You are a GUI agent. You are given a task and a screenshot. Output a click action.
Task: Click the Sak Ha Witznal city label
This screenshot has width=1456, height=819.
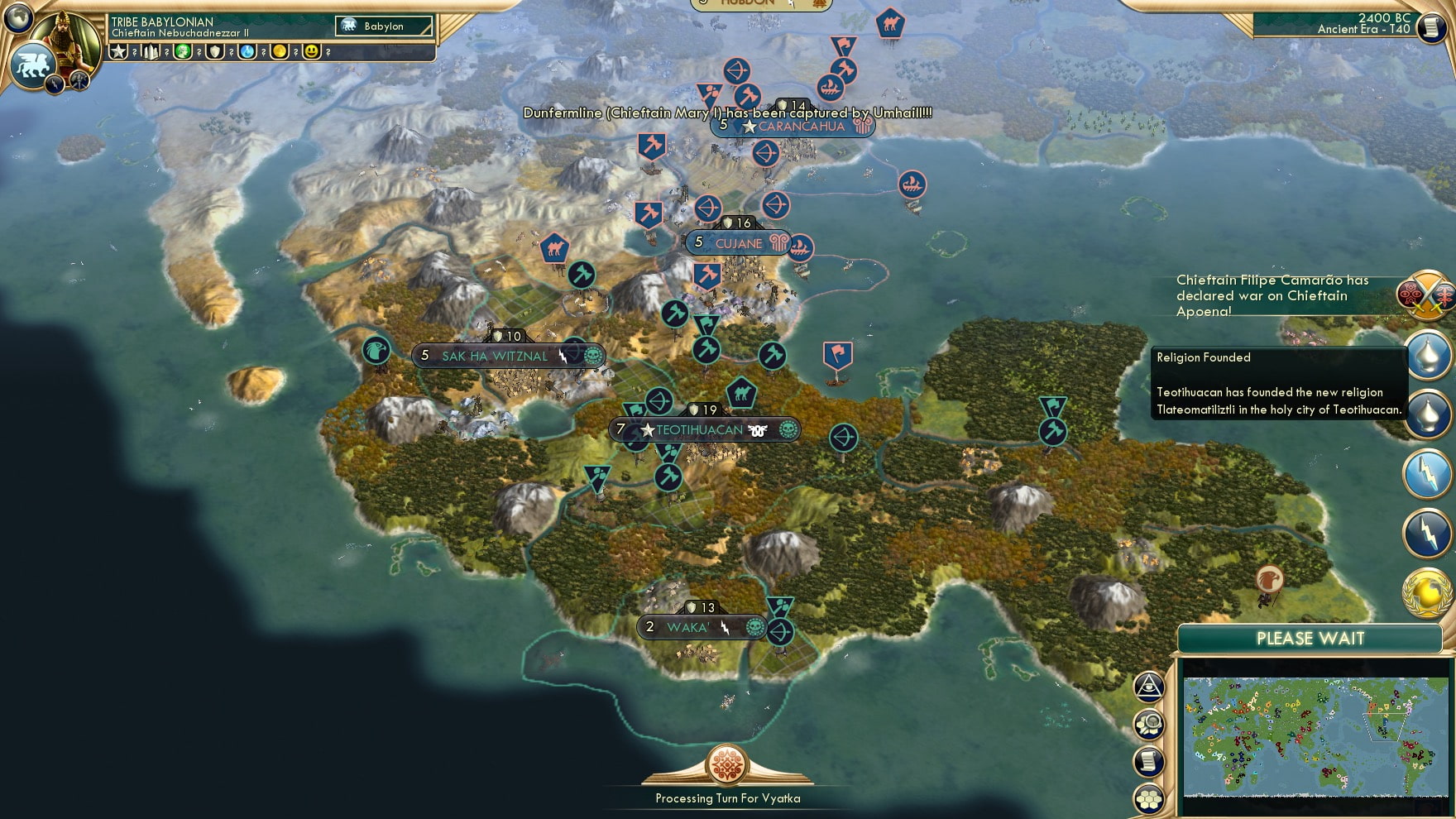coord(495,354)
